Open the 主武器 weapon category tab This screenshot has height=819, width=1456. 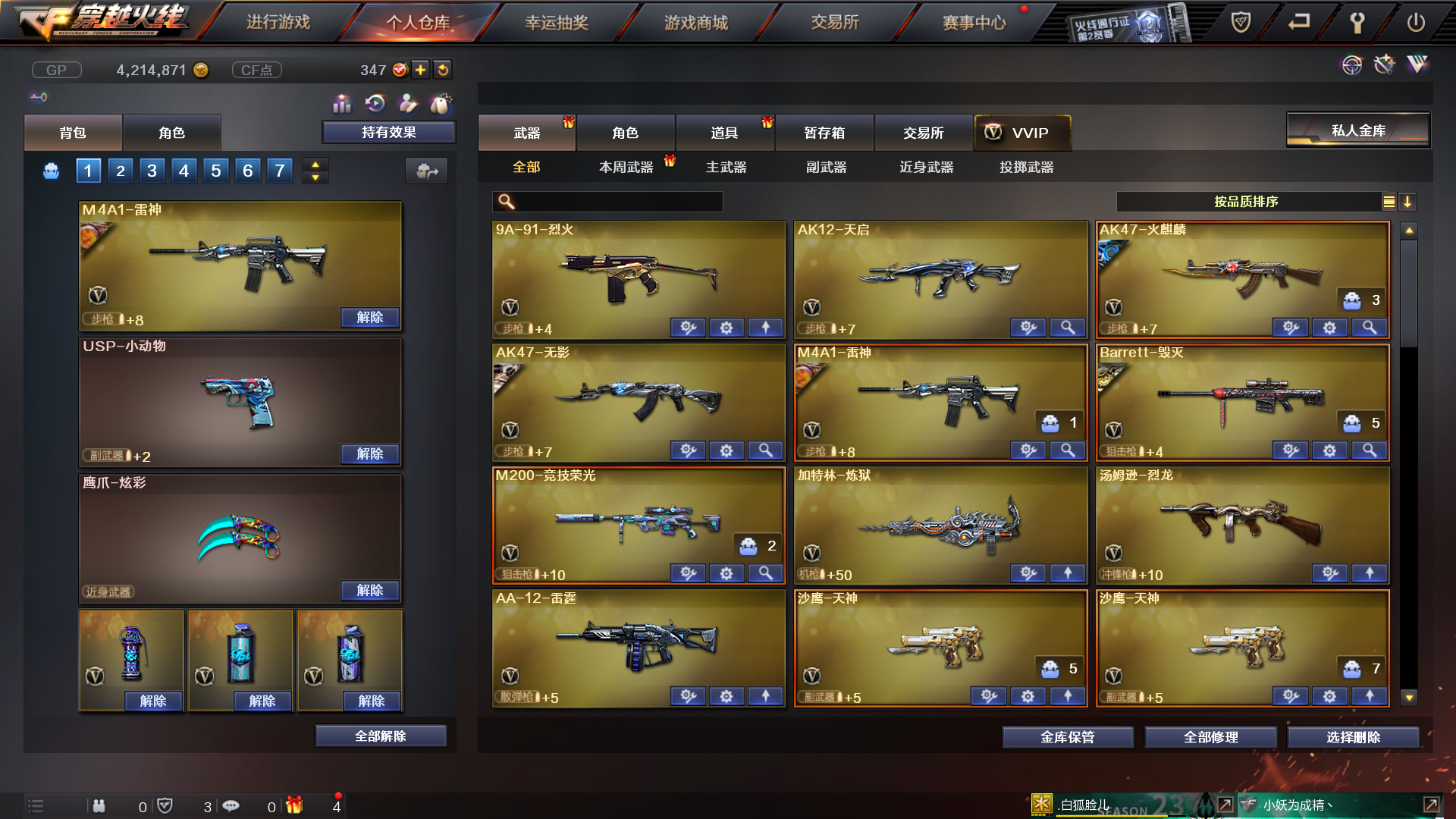coord(726,168)
